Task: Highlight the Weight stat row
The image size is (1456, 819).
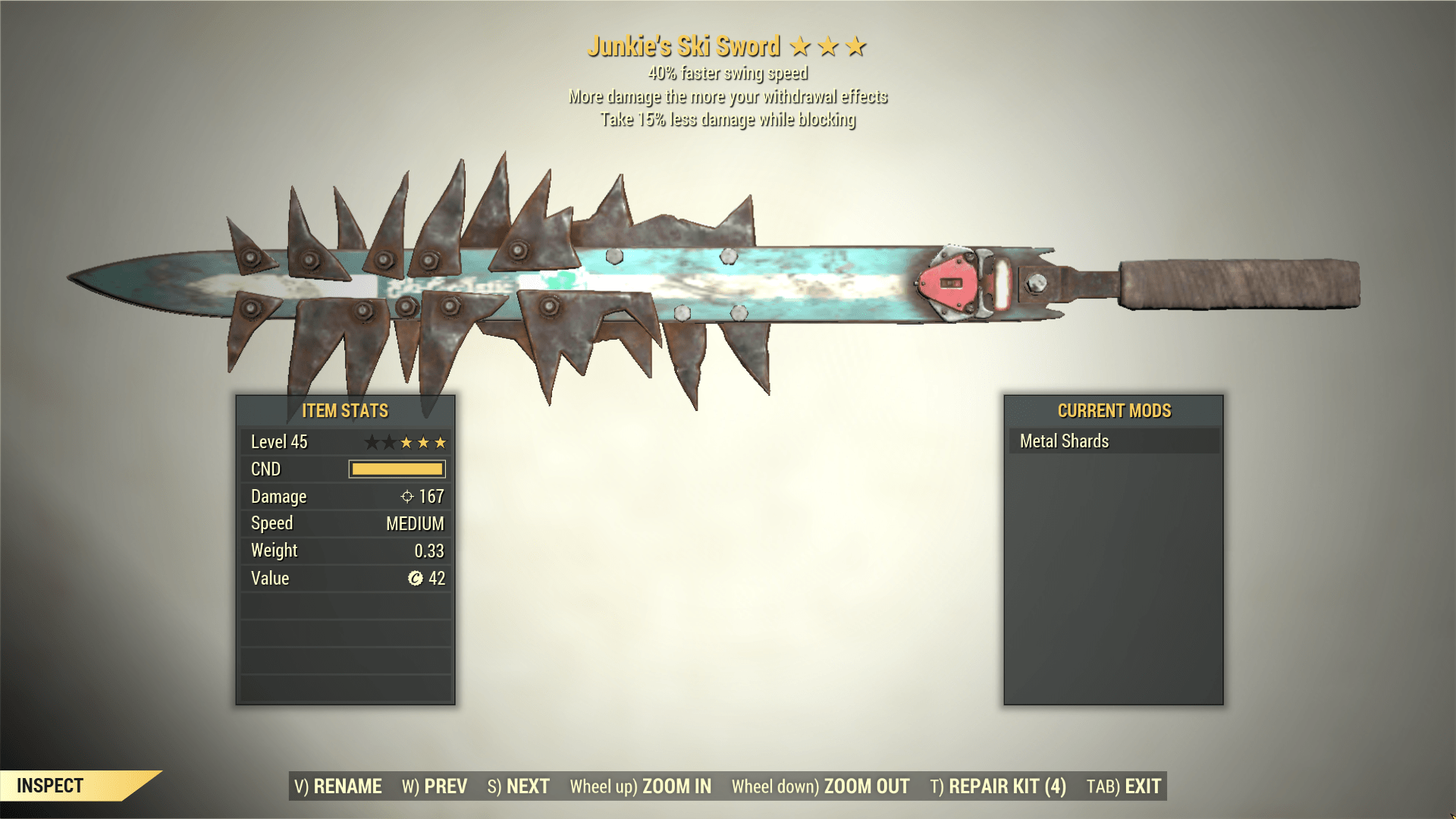Action: pos(345,551)
